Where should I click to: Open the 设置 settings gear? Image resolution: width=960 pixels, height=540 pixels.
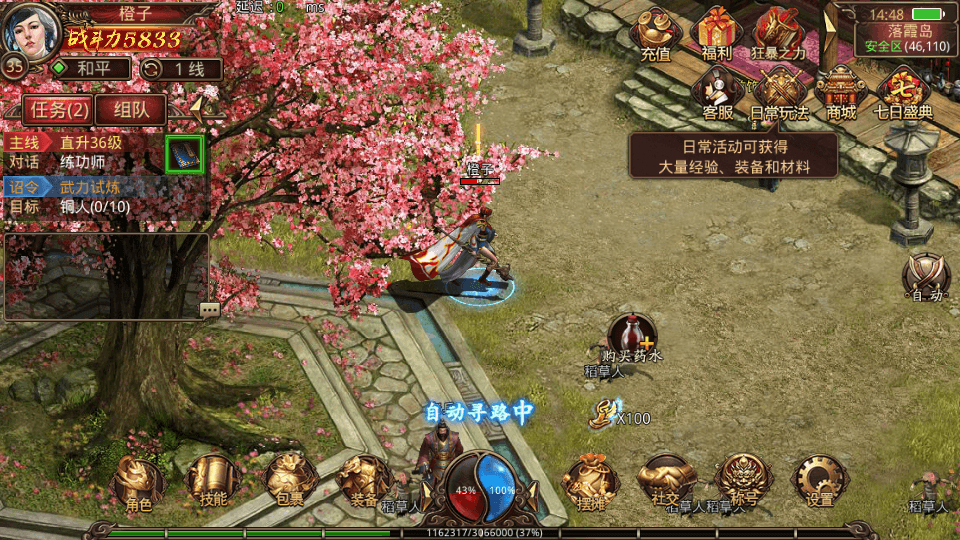click(819, 481)
